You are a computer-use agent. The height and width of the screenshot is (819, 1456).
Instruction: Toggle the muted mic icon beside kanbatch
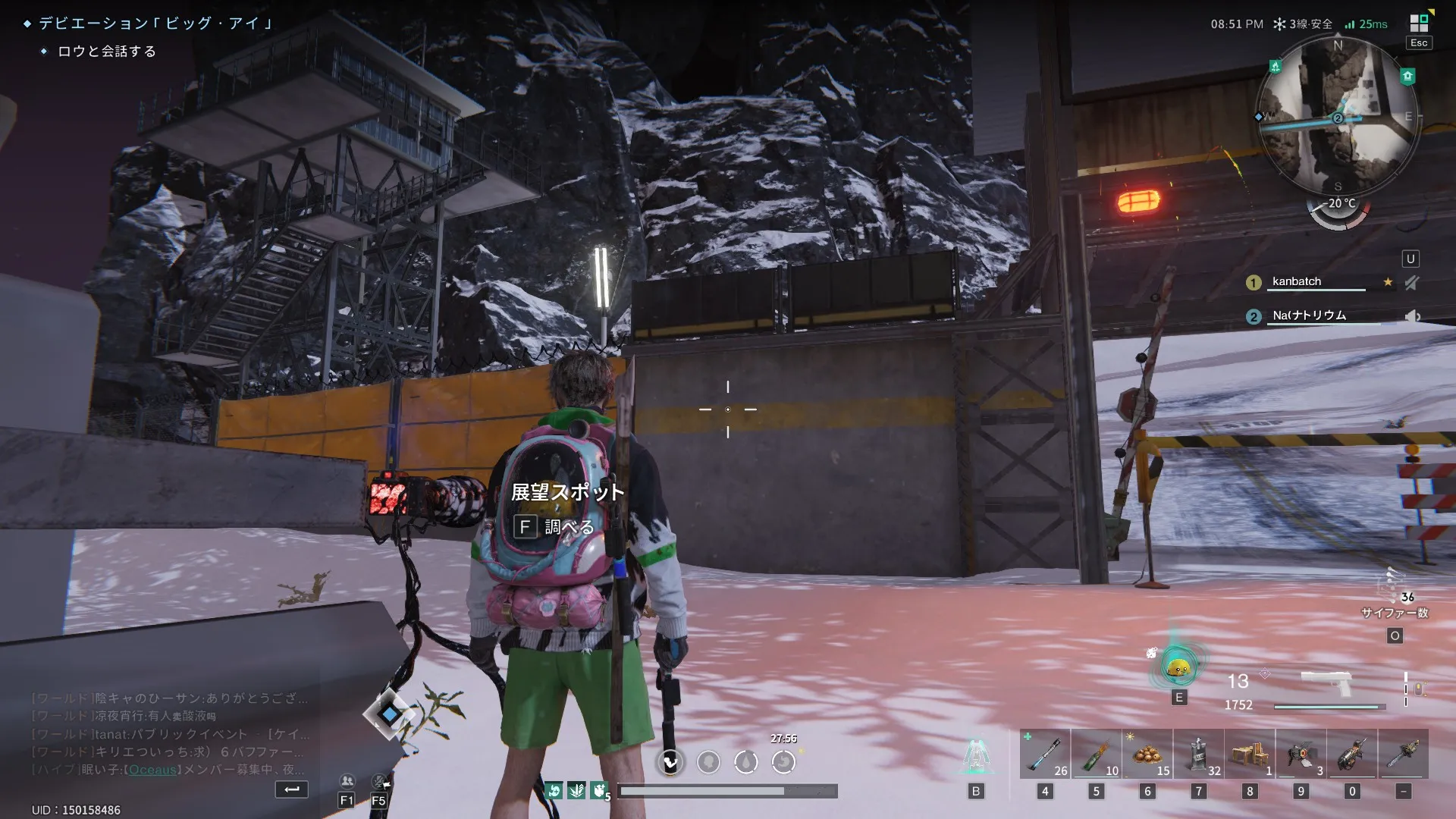[1411, 283]
